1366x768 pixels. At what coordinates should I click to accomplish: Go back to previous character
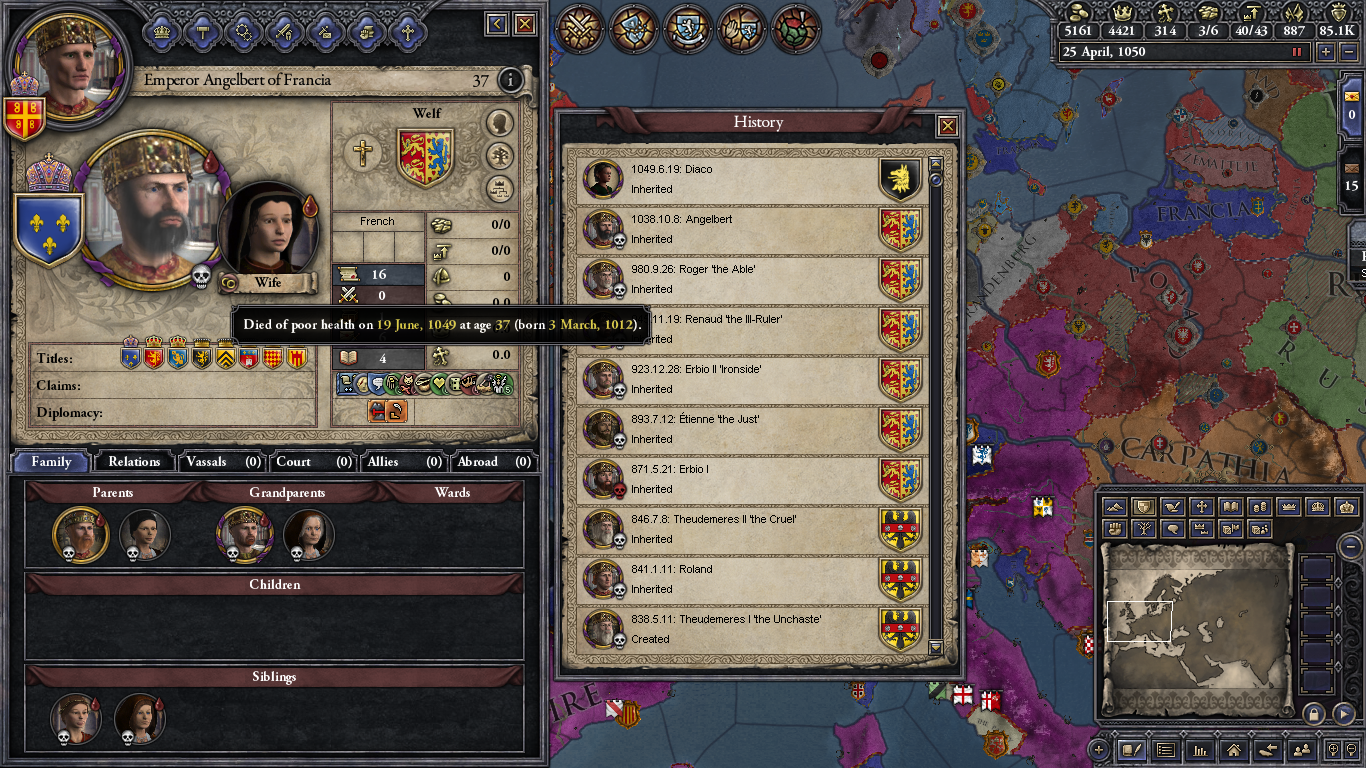click(497, 24)
